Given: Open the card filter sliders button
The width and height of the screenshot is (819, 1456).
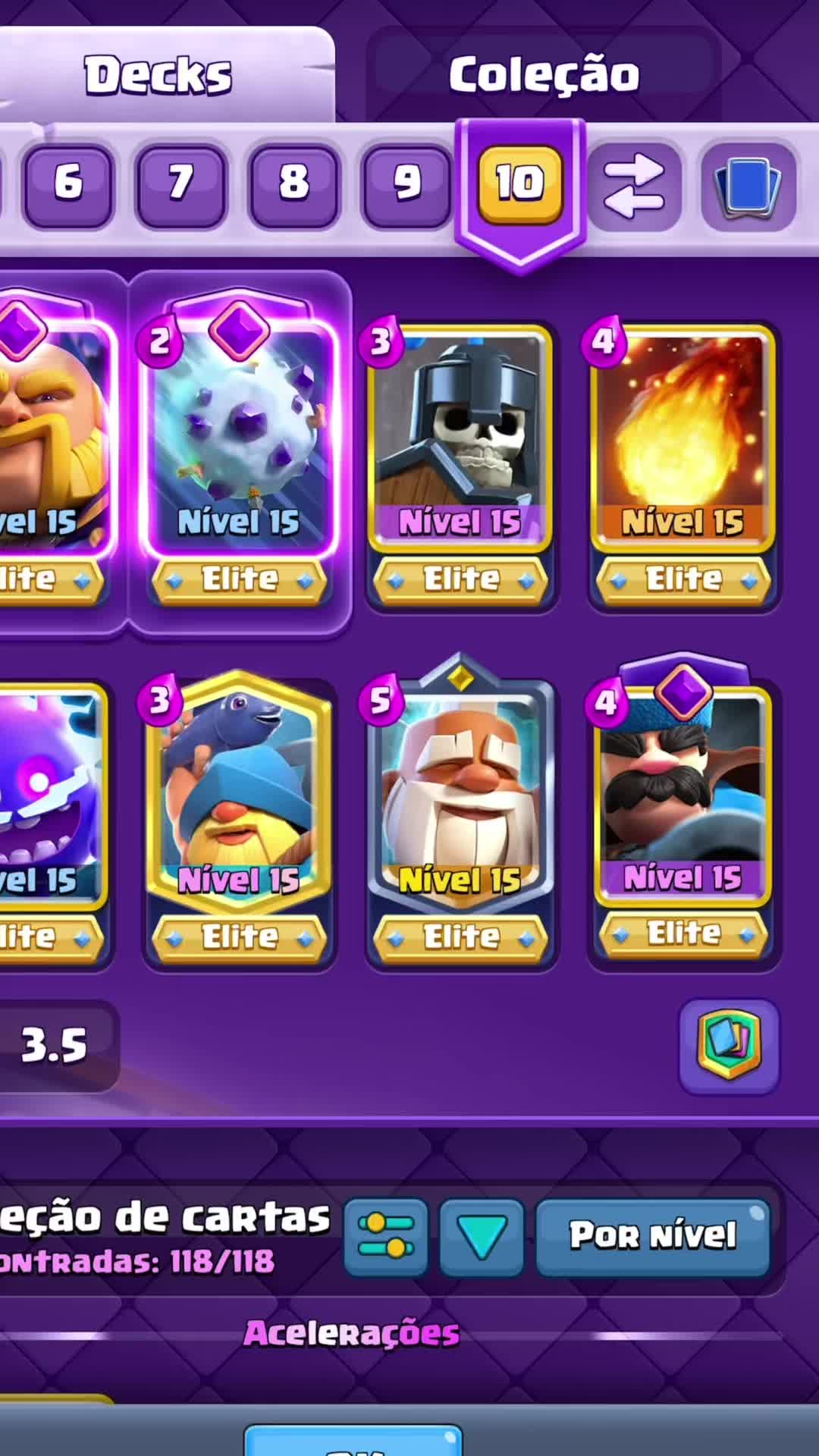Looking at the screenshot, I should coord(386,1238).
